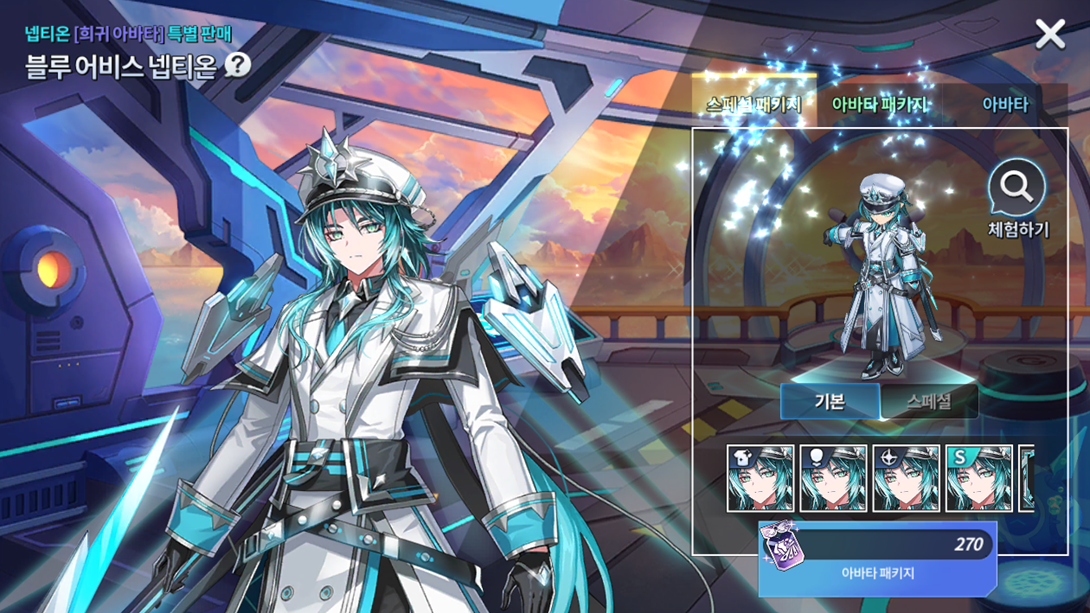Select the shirt-icon avatar thumbnail
Image resolution: width=1090 pixels, height=613 pixels.
[x=760, y=478]
